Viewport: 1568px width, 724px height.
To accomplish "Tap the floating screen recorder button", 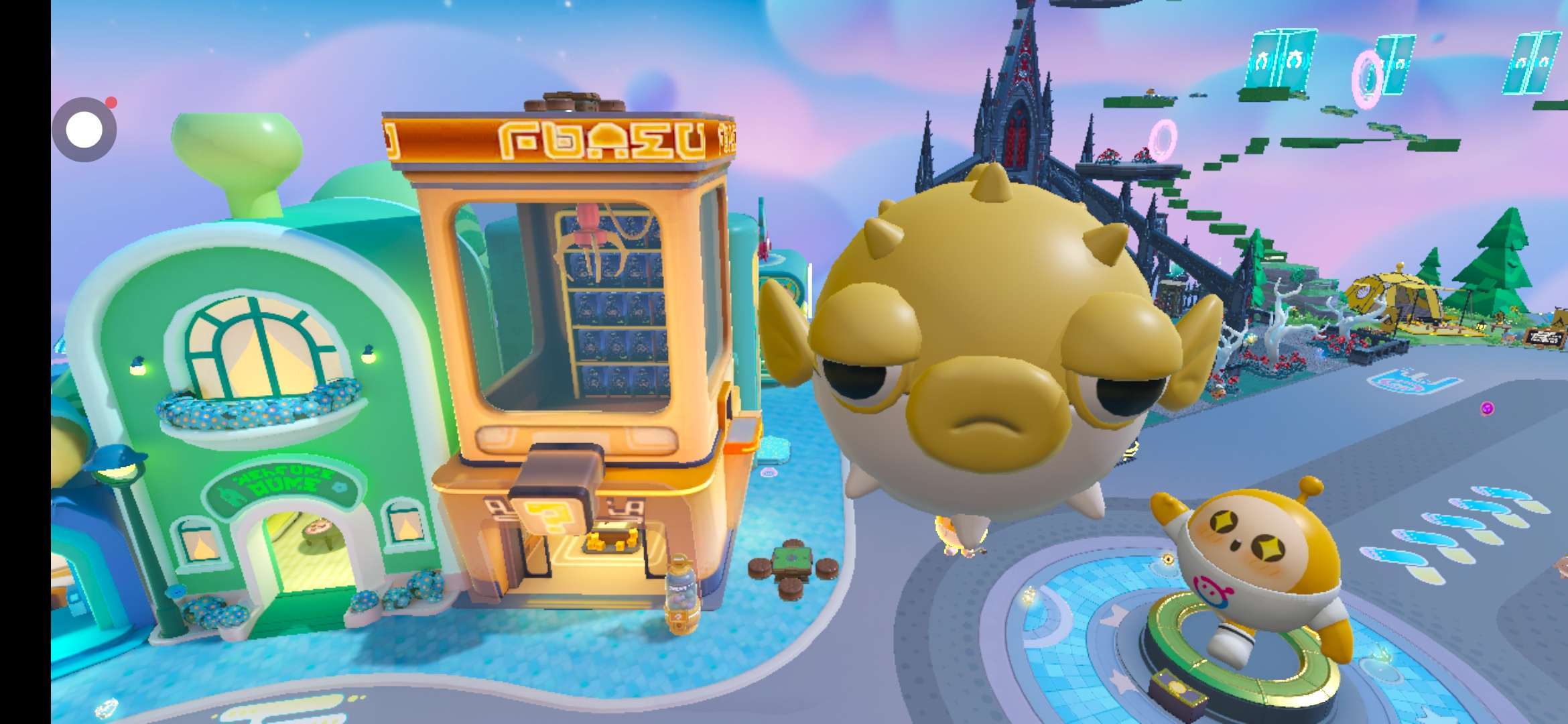I will click(x=84, y=130).
